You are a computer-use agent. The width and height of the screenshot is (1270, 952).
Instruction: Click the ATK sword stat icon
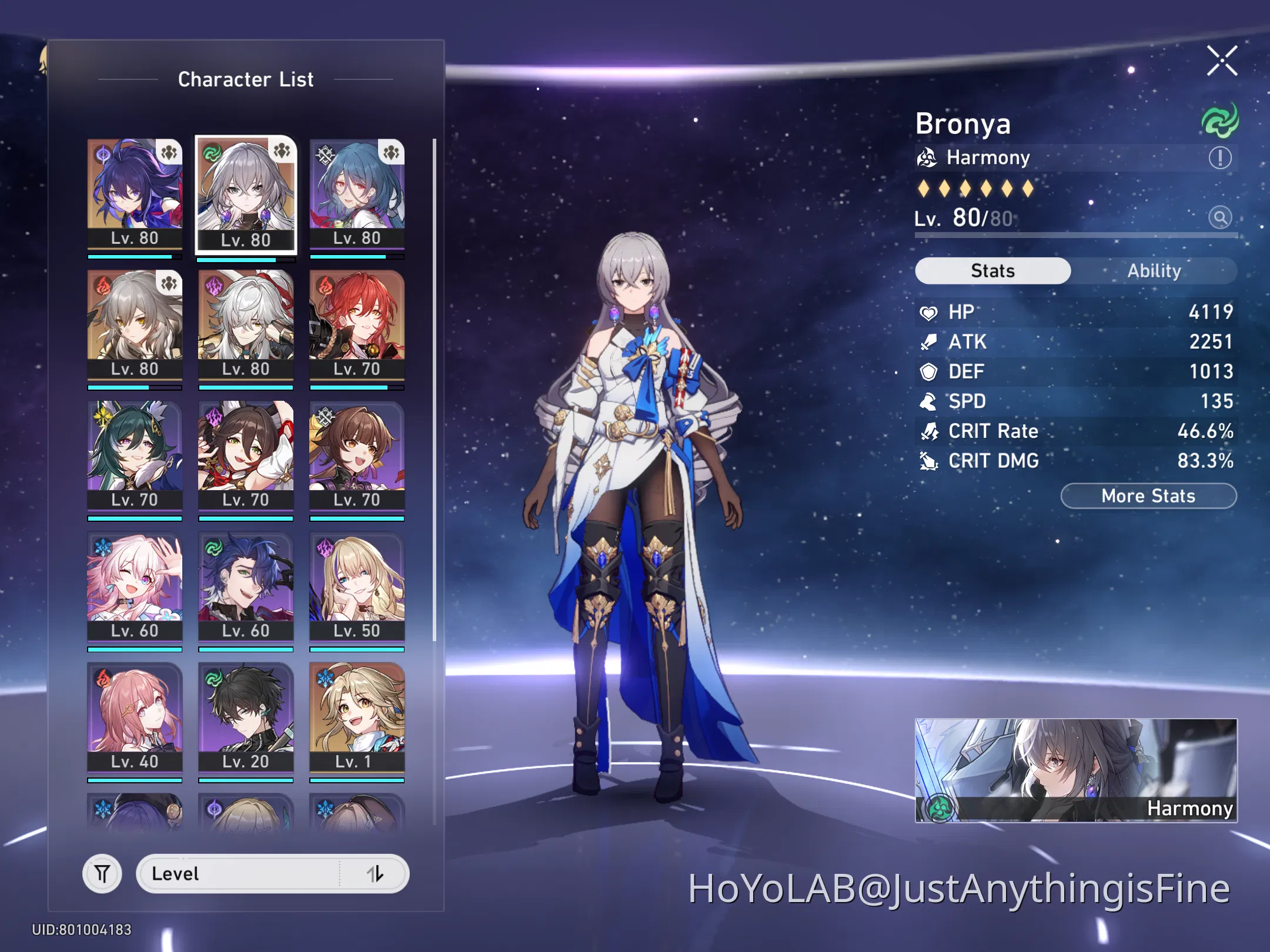click(928, 342)
